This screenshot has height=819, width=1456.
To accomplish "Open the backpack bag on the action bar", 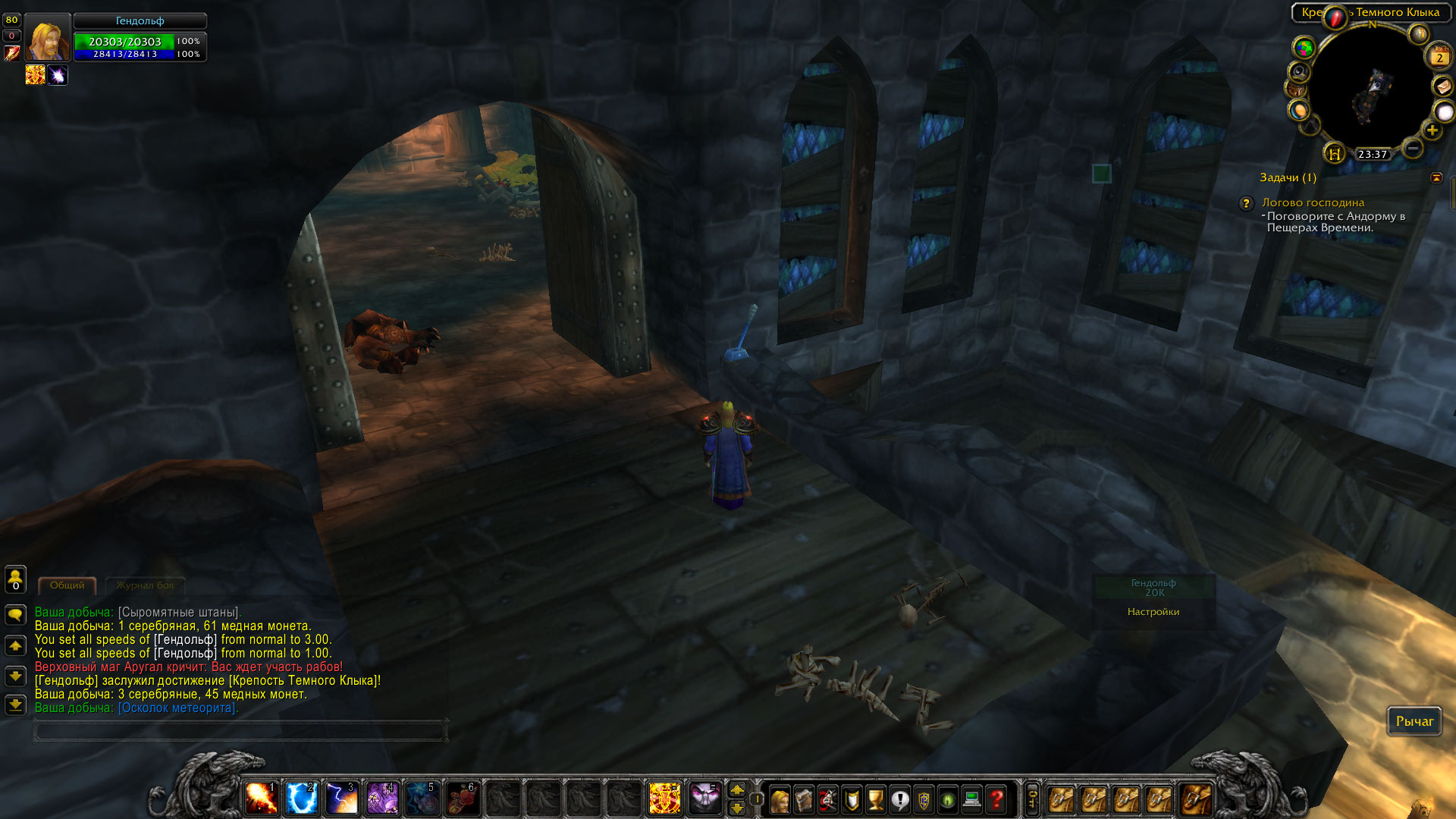I will tap(1197, 800).
